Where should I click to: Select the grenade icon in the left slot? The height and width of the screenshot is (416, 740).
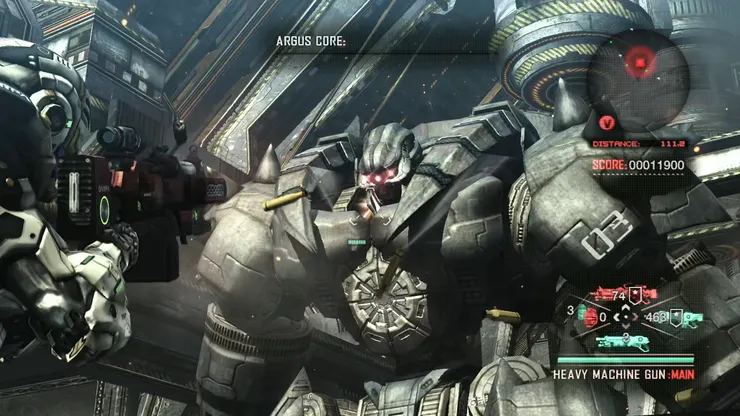tap(590, 318)
